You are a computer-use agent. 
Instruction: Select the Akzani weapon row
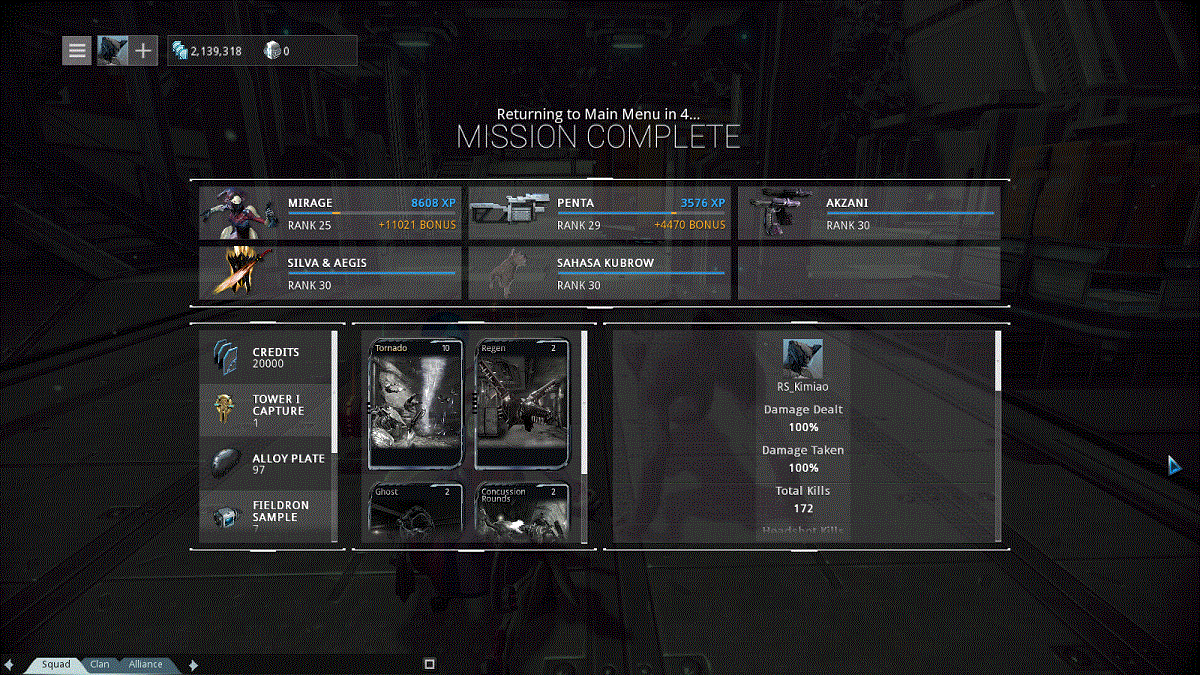coord(869,213)
